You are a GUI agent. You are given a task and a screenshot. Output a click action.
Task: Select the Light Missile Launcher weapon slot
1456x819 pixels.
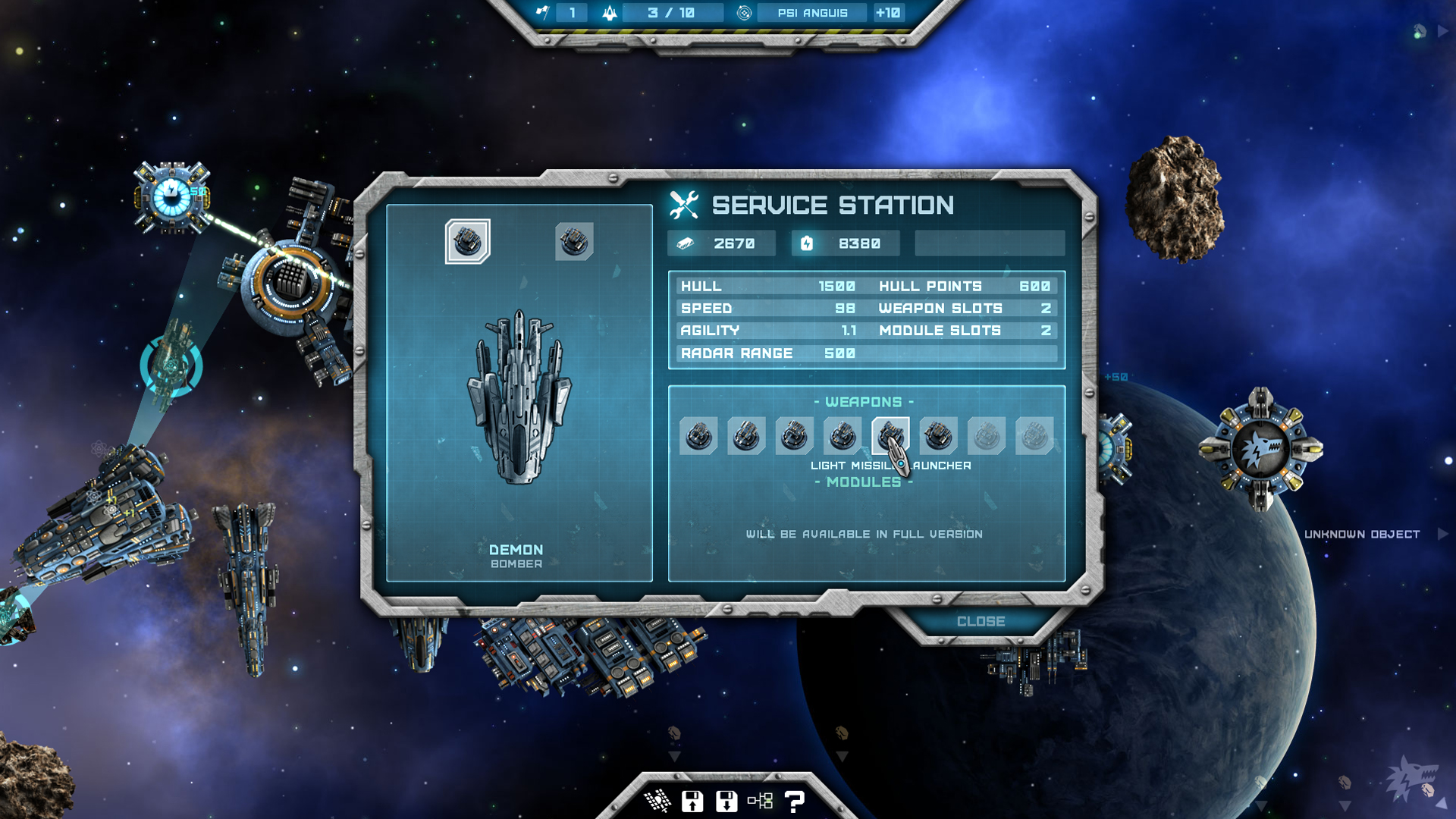(893, 435)
